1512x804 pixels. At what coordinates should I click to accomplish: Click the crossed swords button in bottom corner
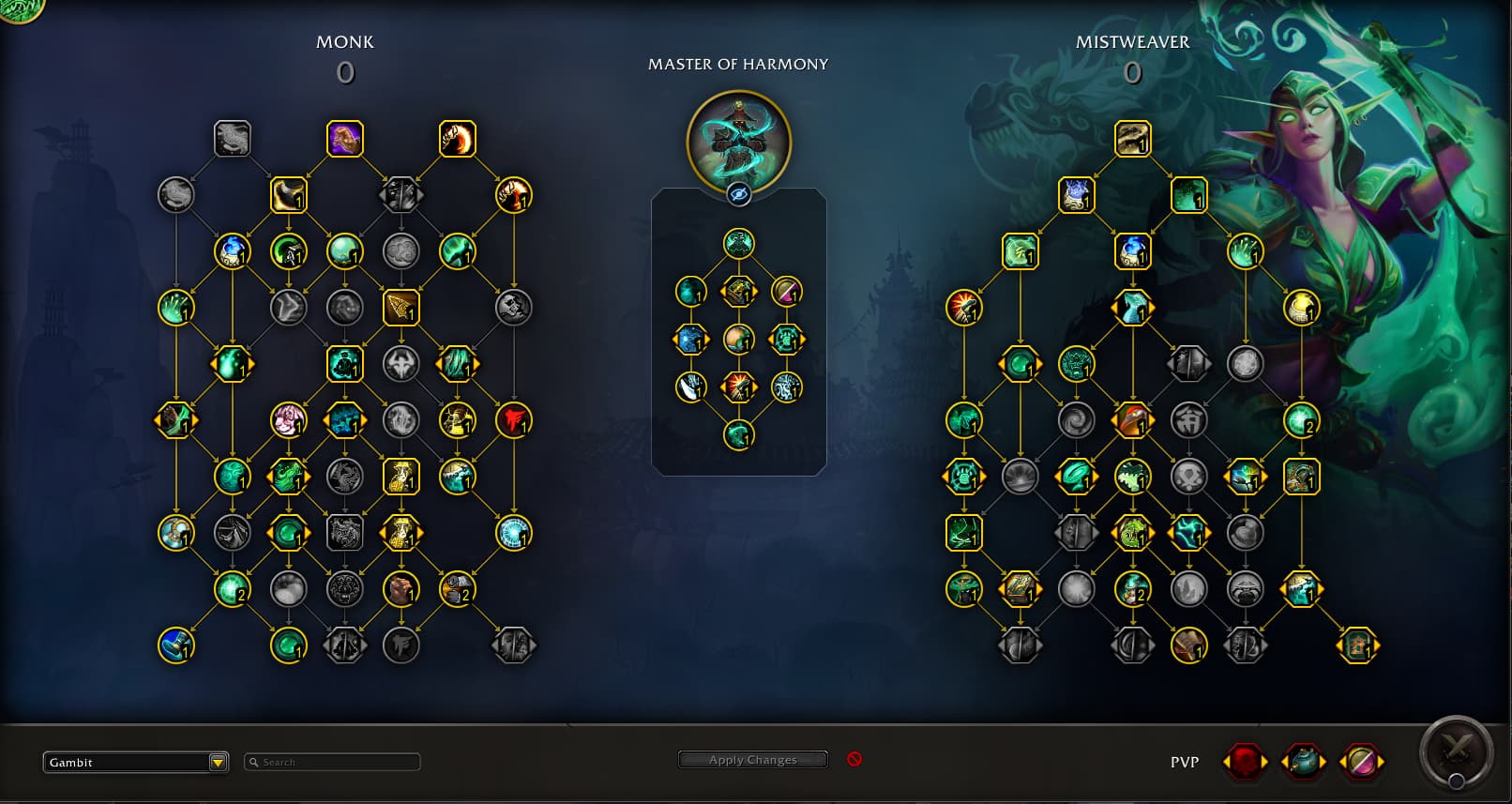pos(1456,751)
